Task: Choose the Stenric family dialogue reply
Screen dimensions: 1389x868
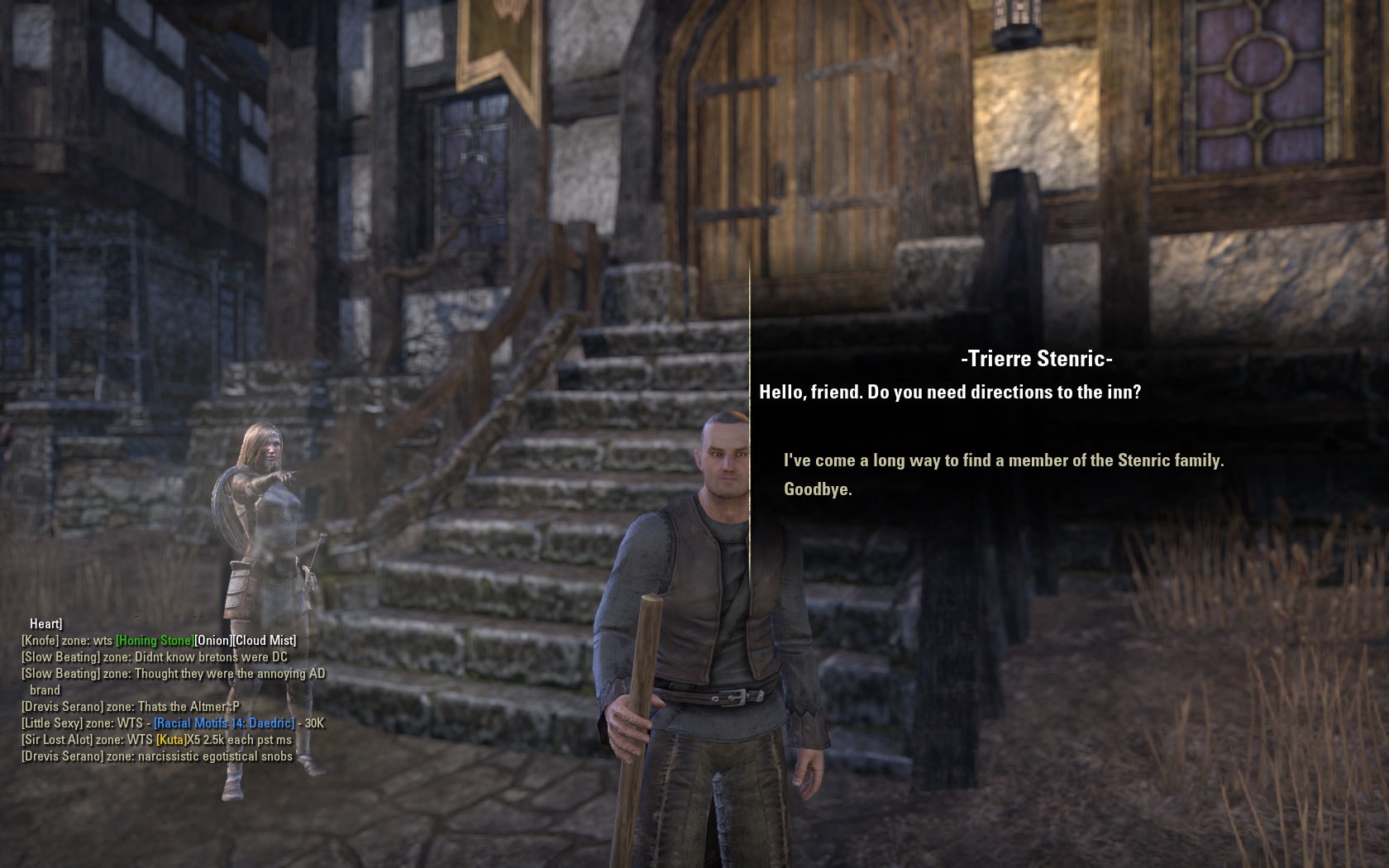Action: pyautogui.click(x=1003, y=460)
